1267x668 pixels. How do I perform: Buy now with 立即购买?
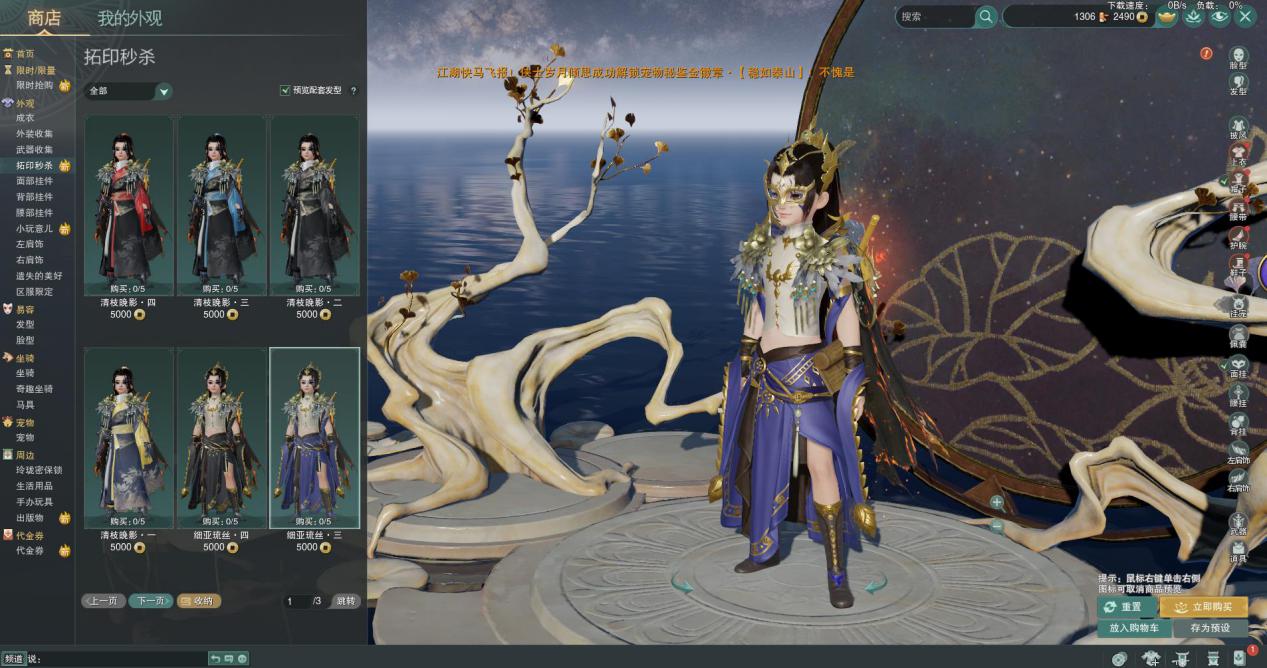coord(1204,607)
